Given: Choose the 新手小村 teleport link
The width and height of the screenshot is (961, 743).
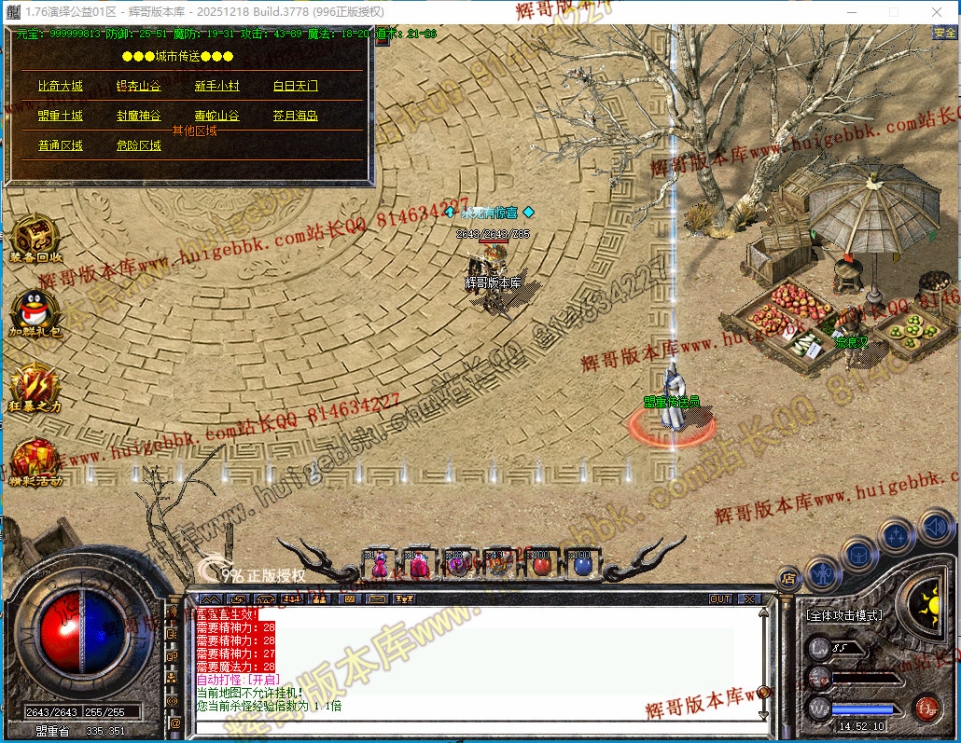Looking at the screenshot, I should (216, 86).
